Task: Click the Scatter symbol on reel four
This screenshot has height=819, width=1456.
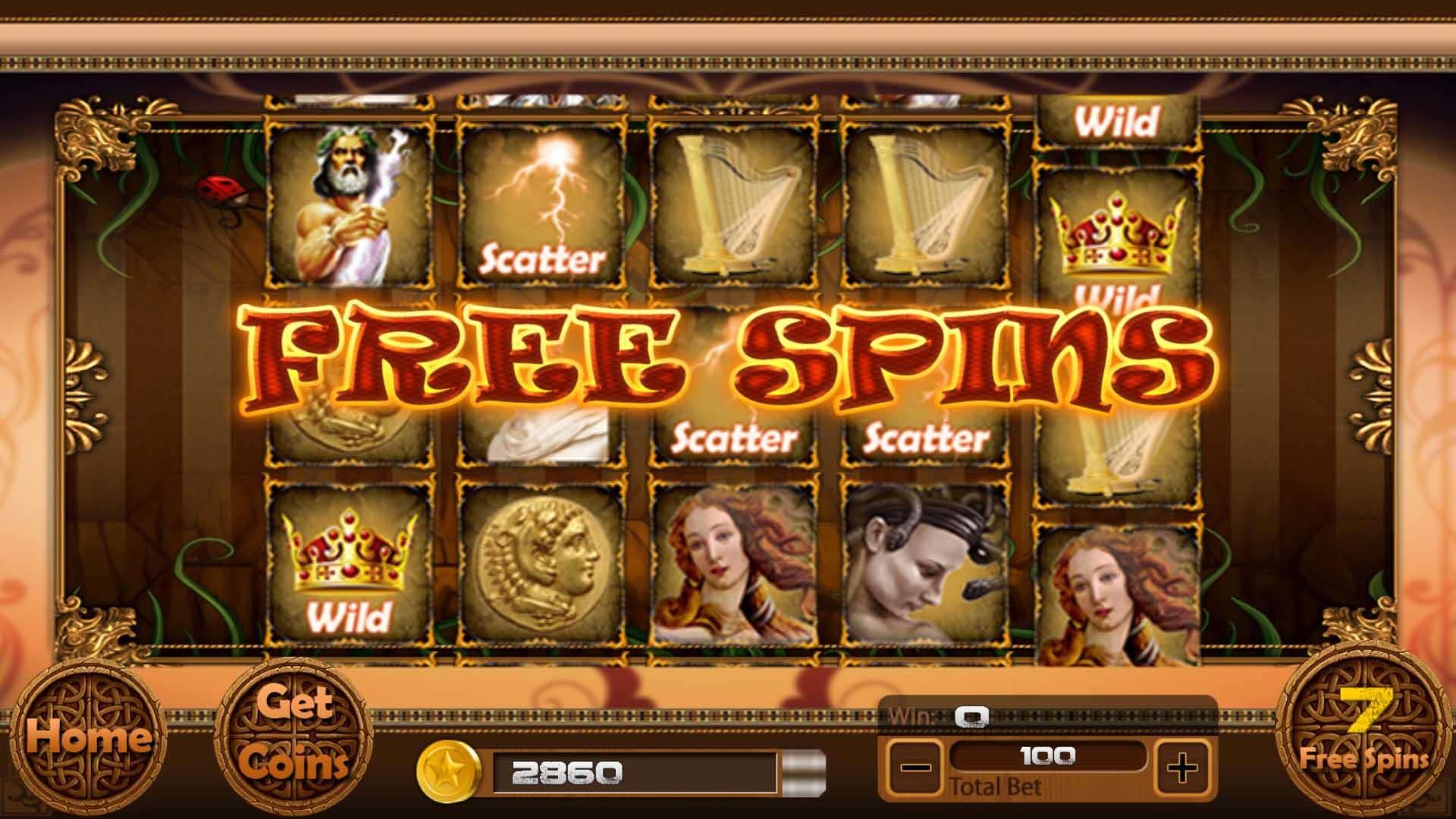Action: coord(929,436)
